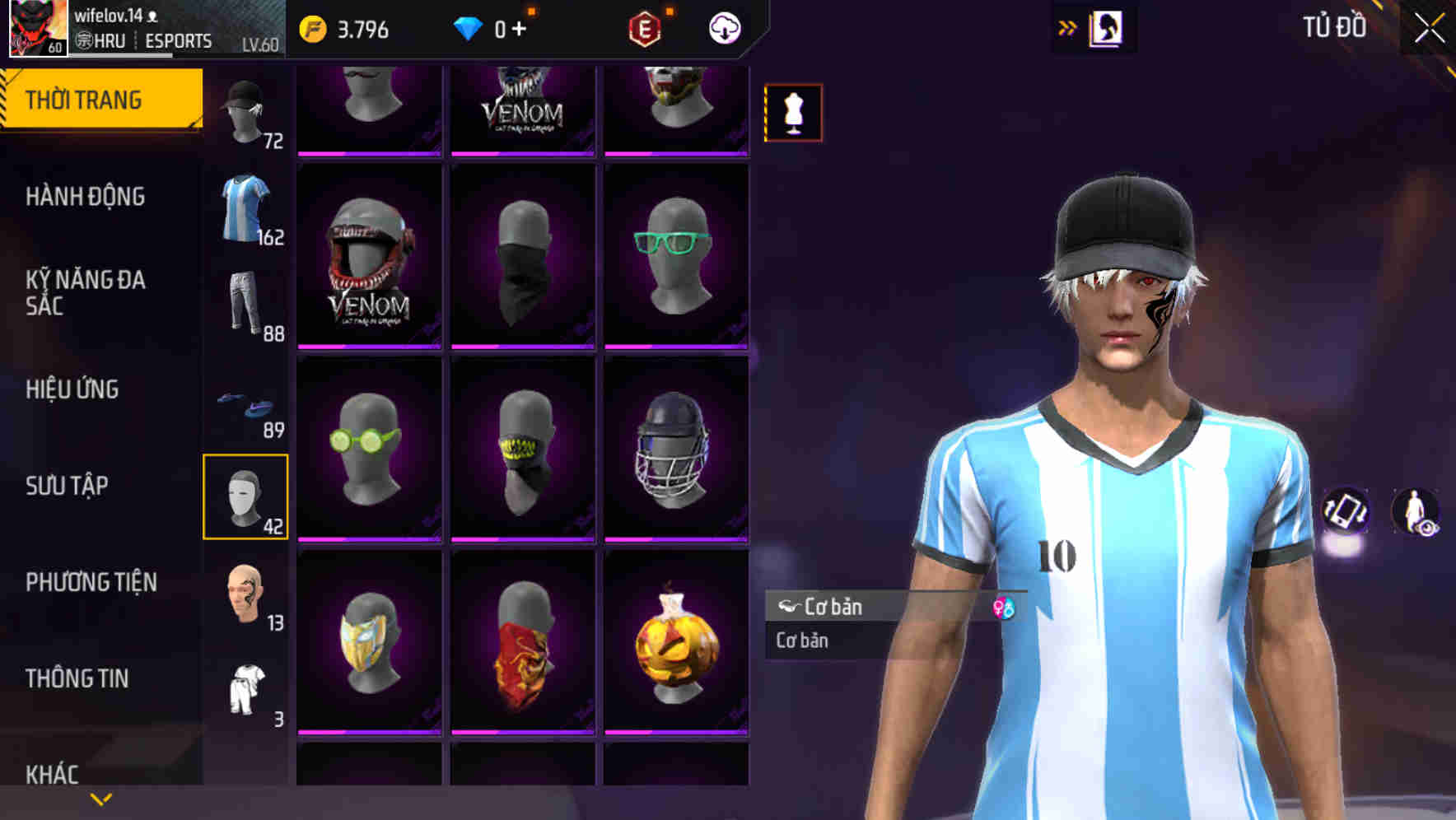Select the cap headwear category icon

(x=245, y=111)
